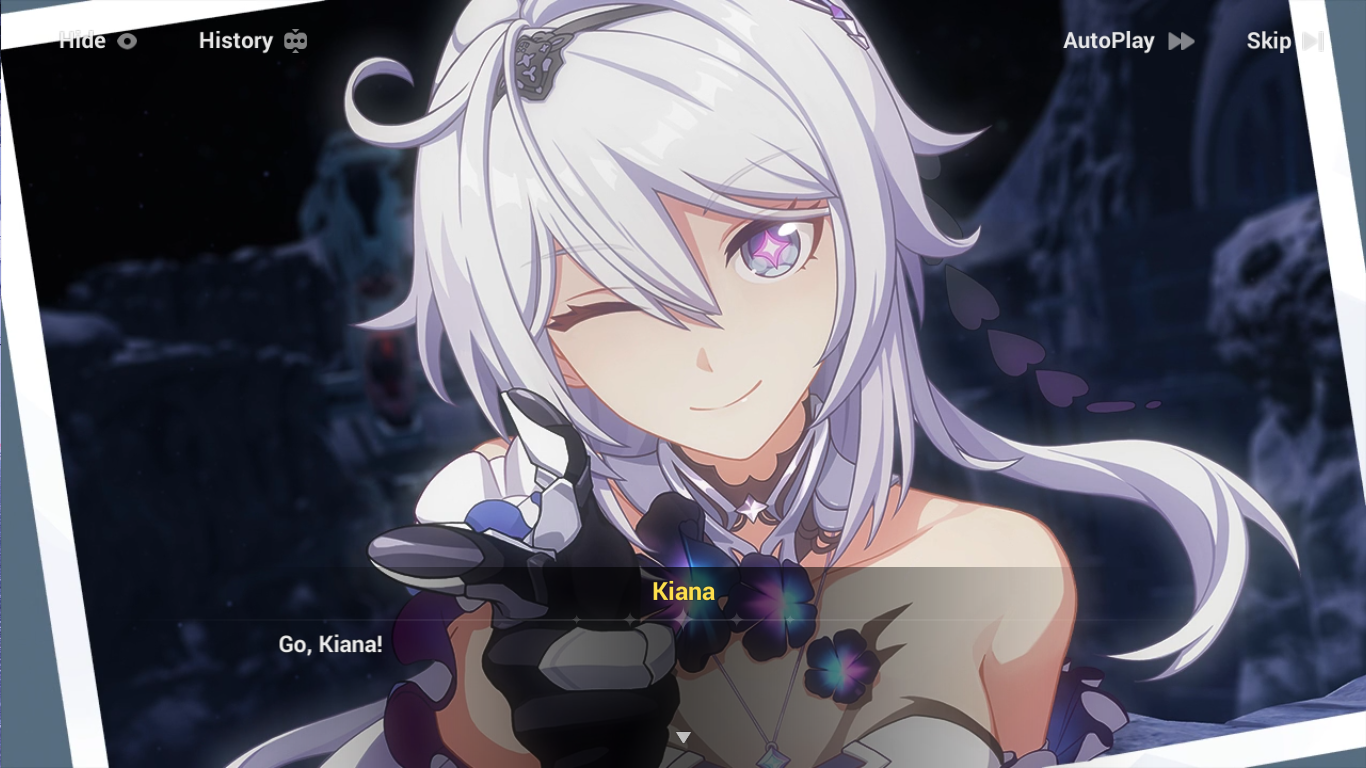
Task: Click the downward triangle to advance dialogue
Action: point(683,735)
